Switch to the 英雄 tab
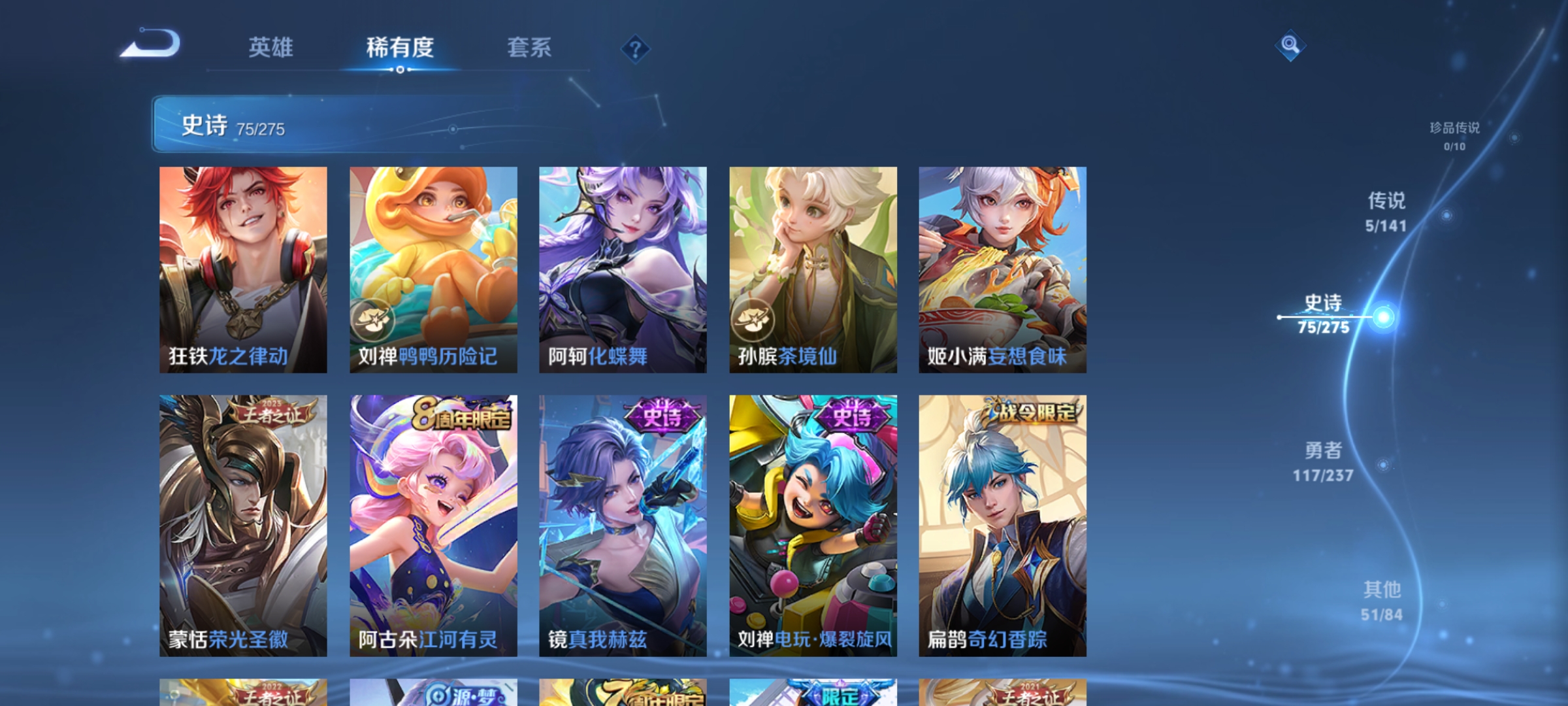The height and width of the screenshot is (706, 1568). (271, 47)
